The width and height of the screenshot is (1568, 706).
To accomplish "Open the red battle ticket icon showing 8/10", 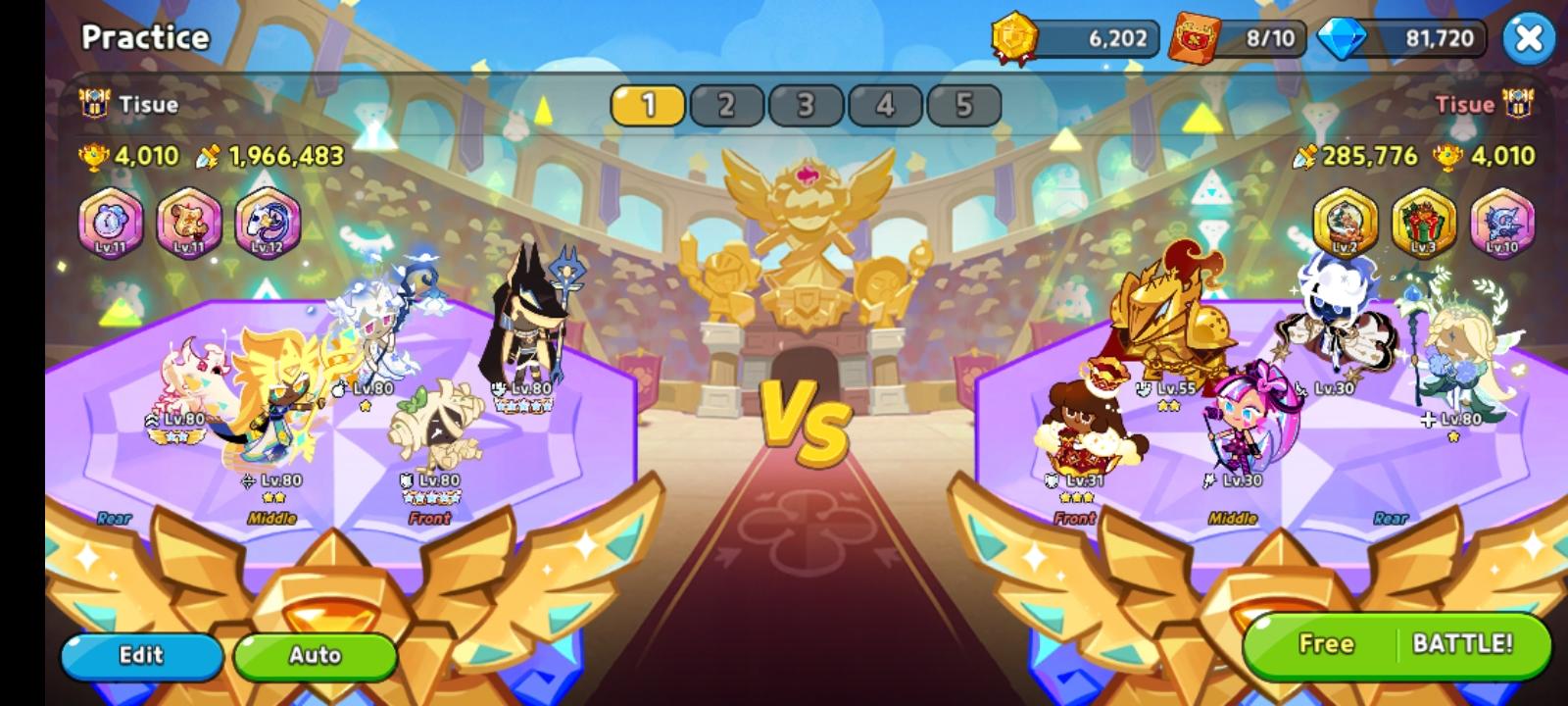I will click(1189, 37).
